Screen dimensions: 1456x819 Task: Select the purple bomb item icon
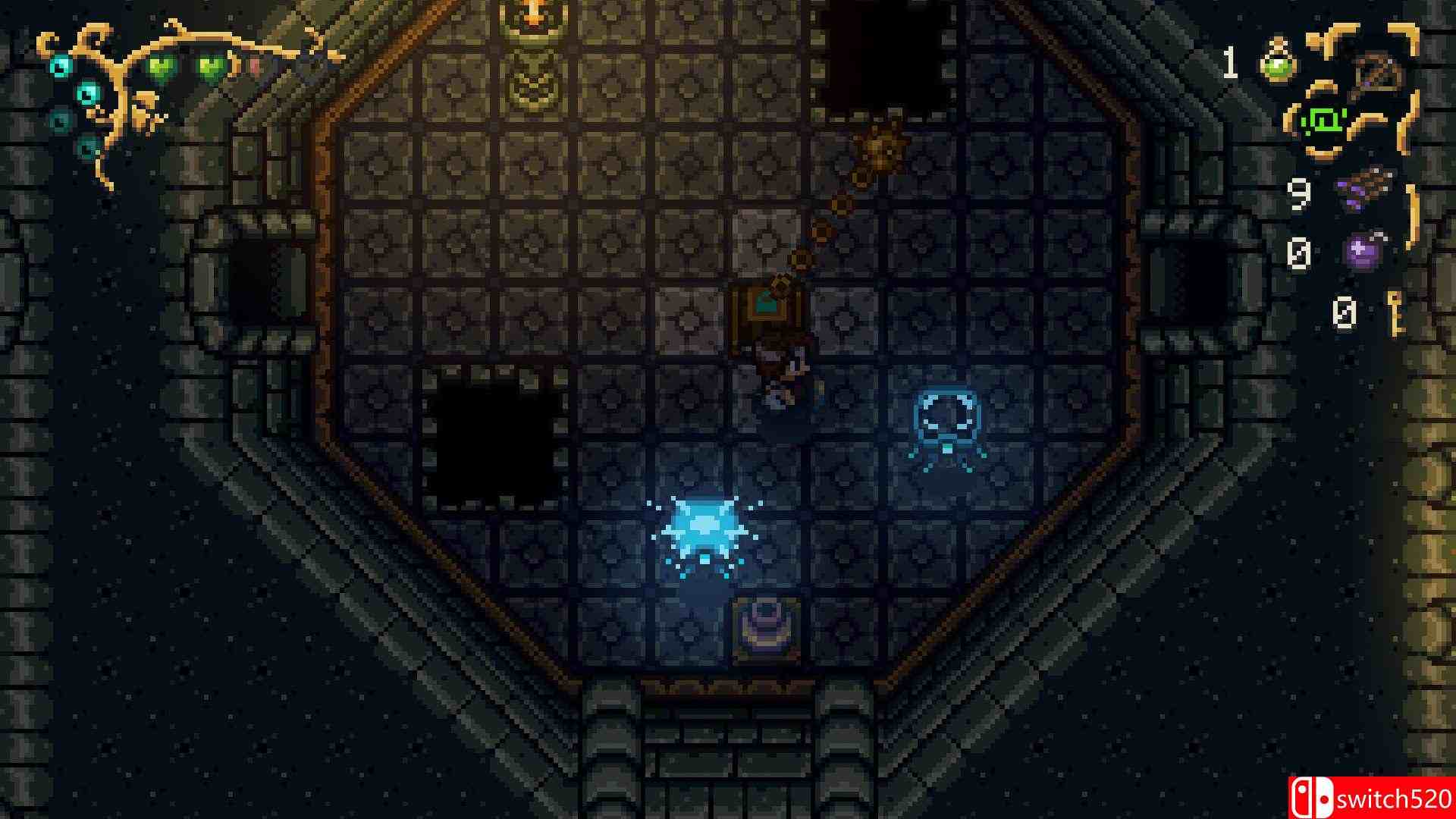click(x=1363, y=255)
